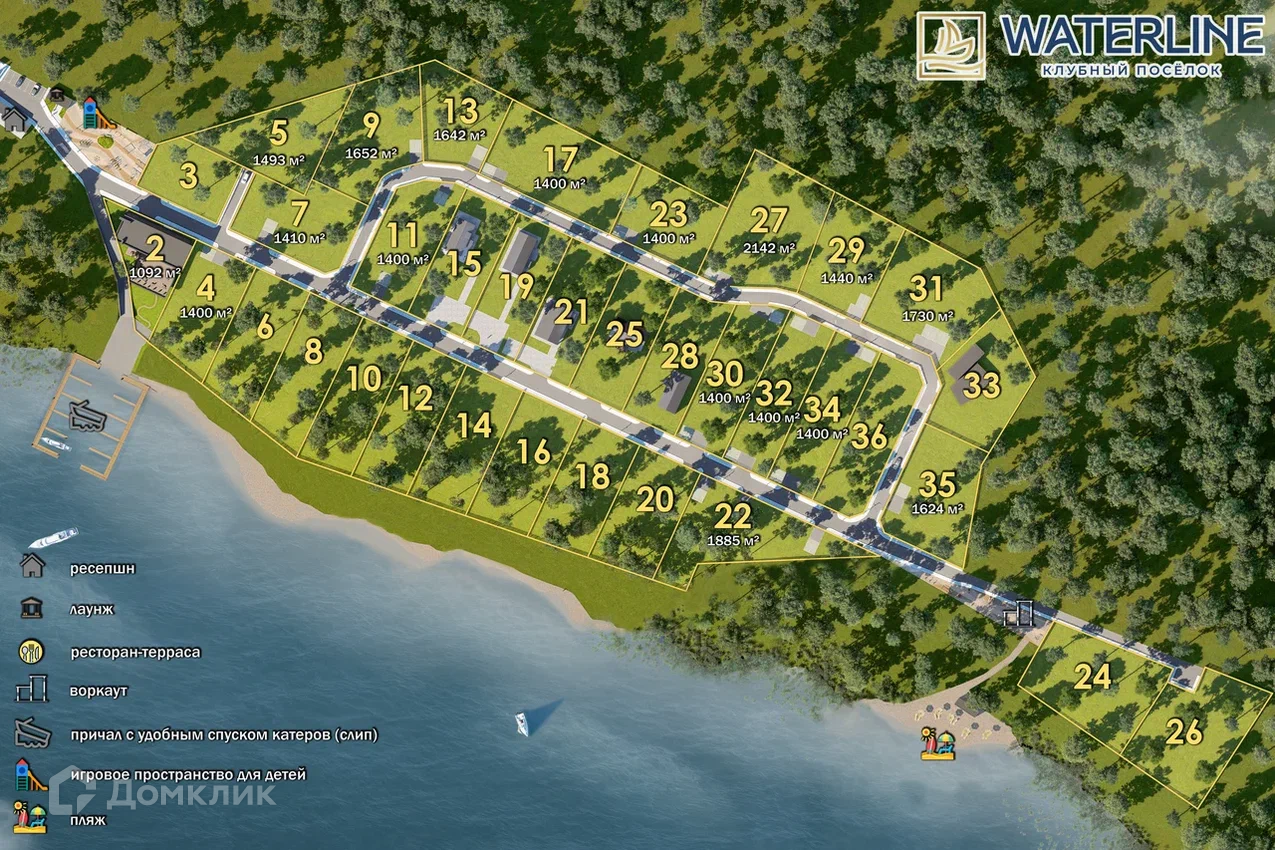Choose the ресторан-терраса legend entry

coord(135,652)
